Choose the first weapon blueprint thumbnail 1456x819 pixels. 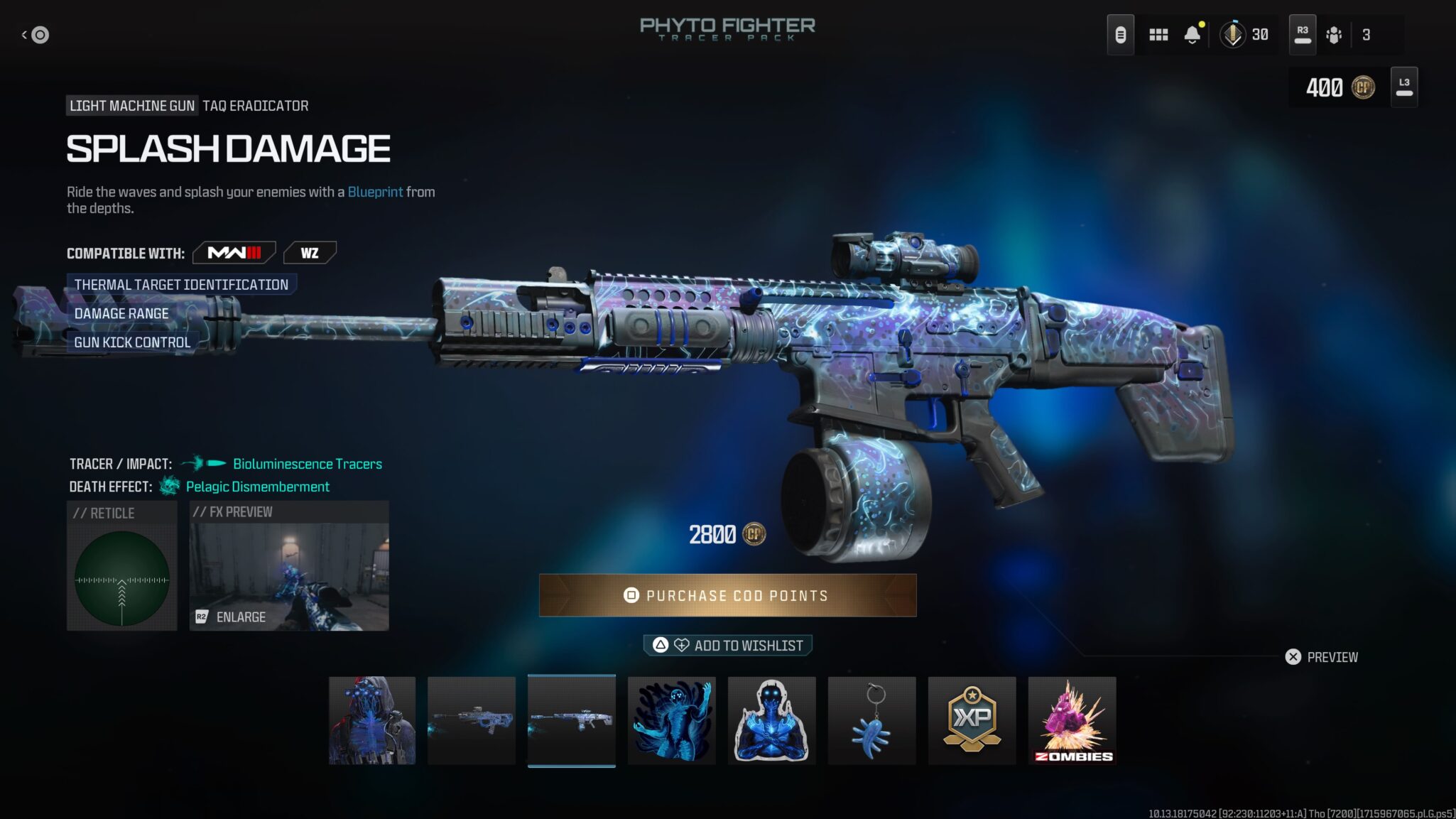click(472, 720)
